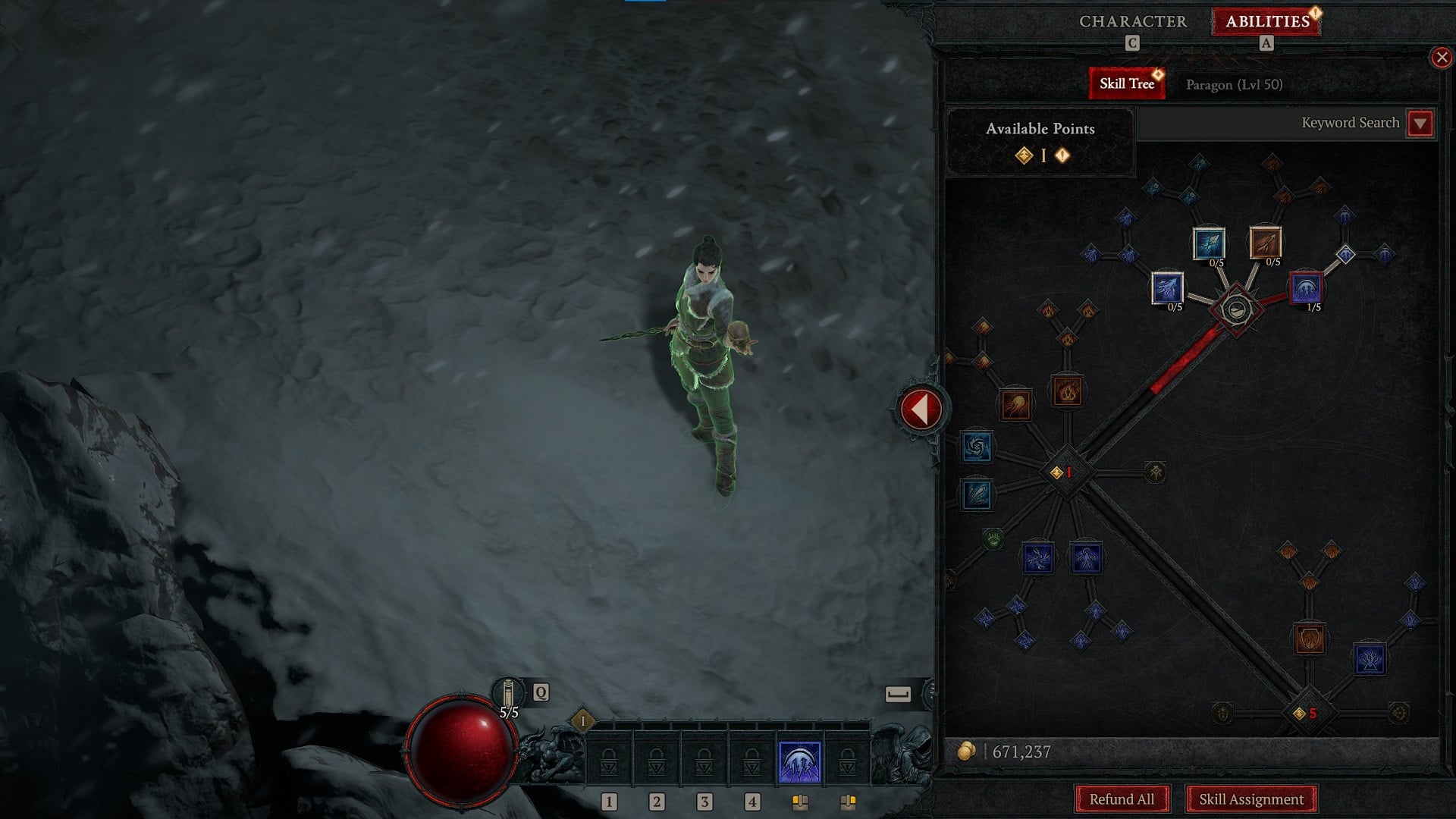
Task: Click the healing potion icon showing 5/5
Action: (510, 692)
